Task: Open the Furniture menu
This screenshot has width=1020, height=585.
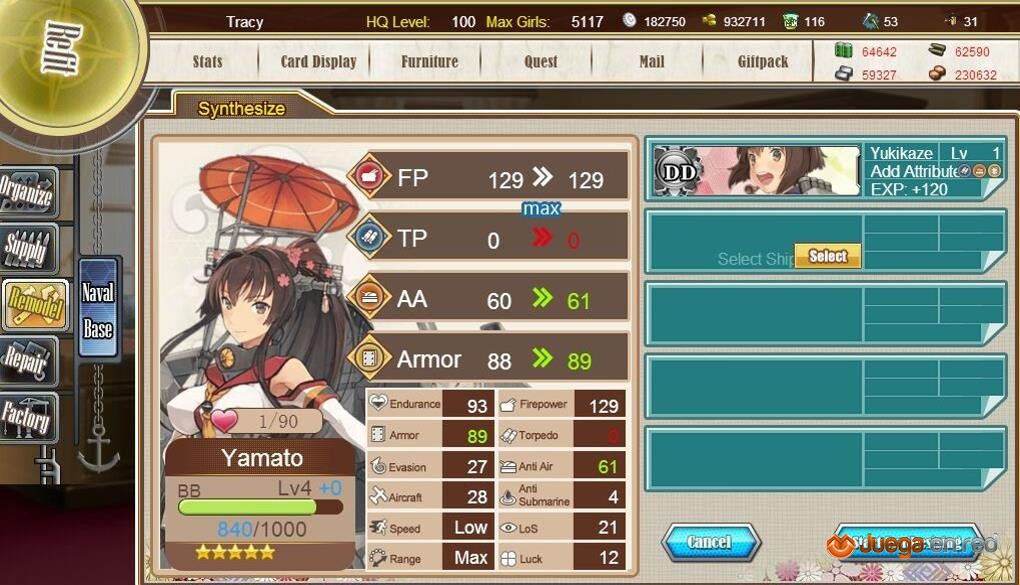Action: coord(429,61)
